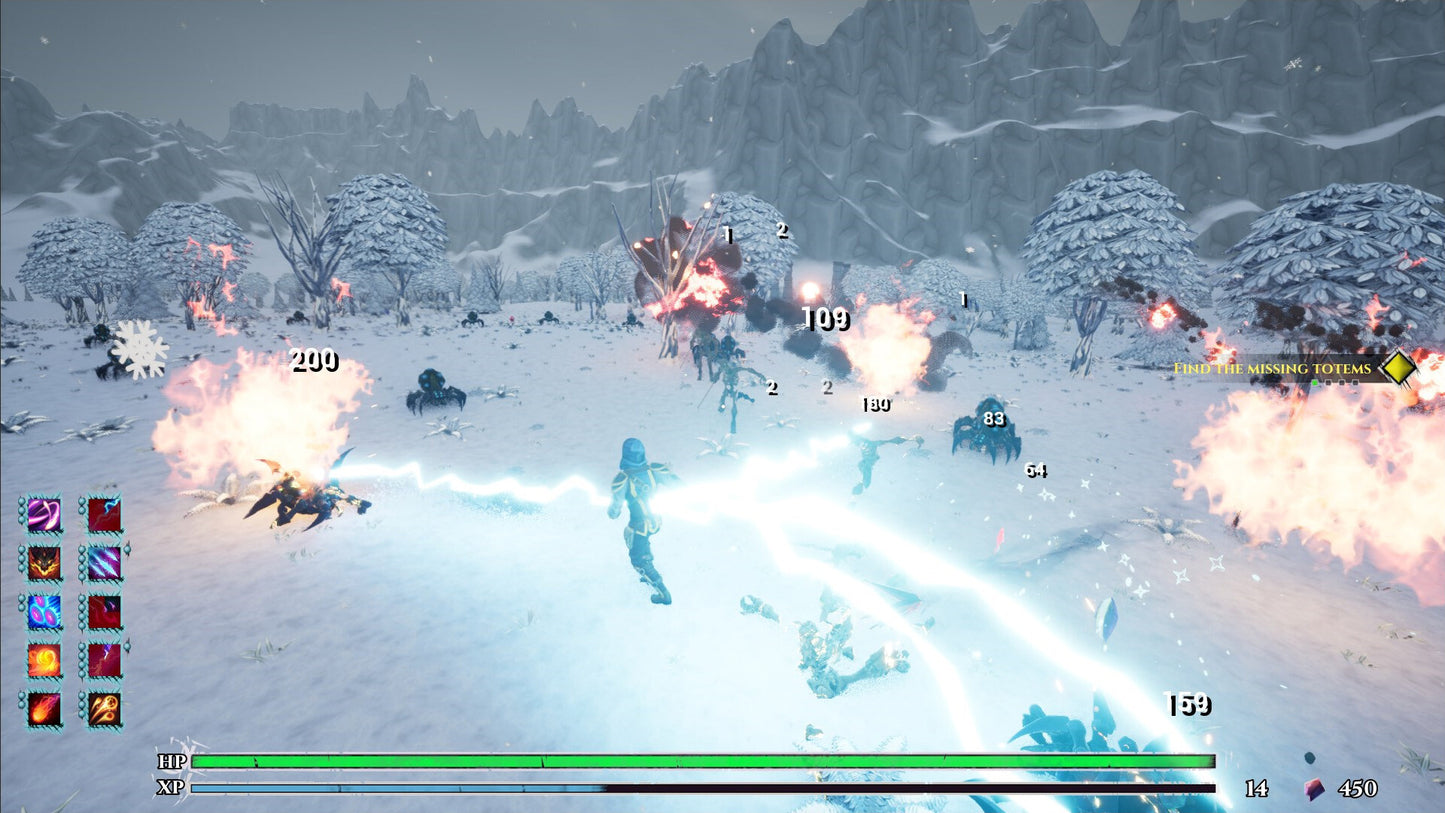Cast the falling fireball meteor ability
The width and height of the screenshot is (1445, 813).
[43, 708]
